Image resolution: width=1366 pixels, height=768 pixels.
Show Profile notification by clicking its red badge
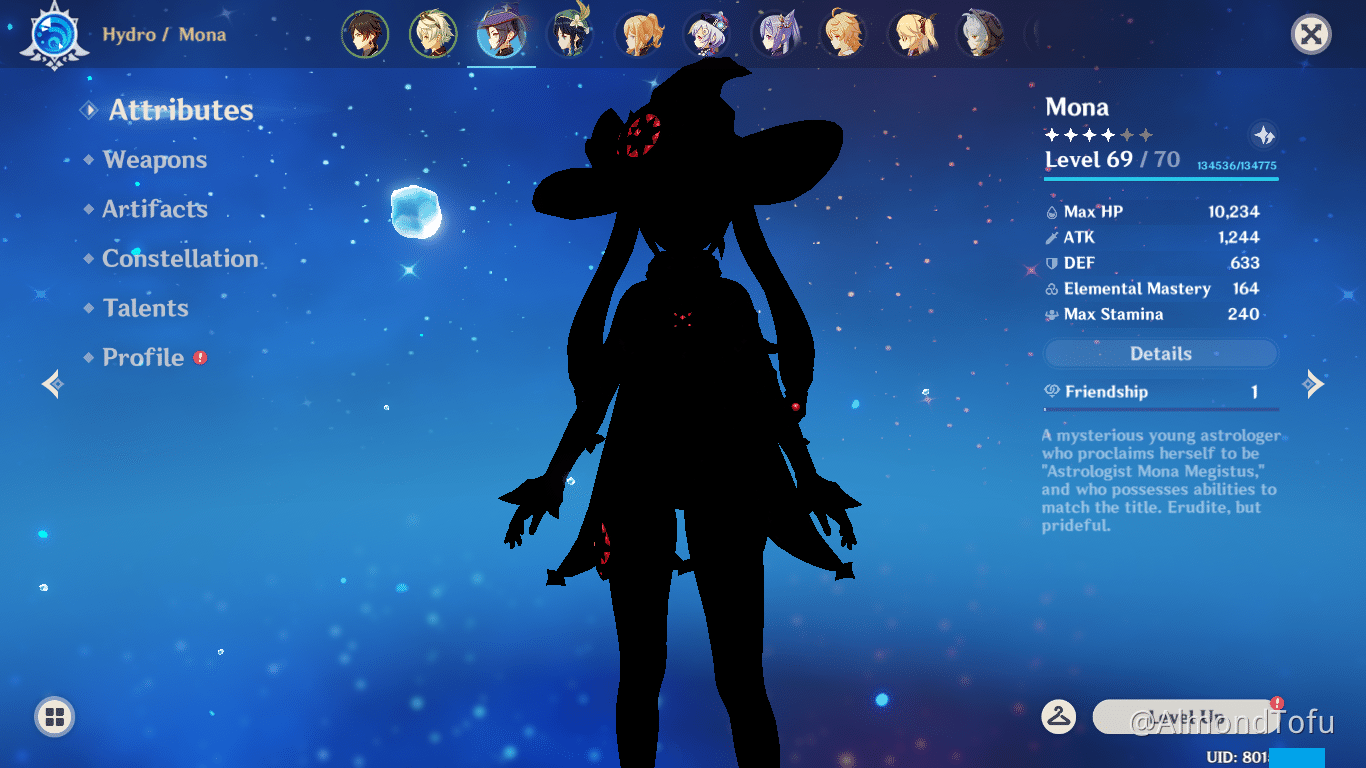click(x=199, y=356)
